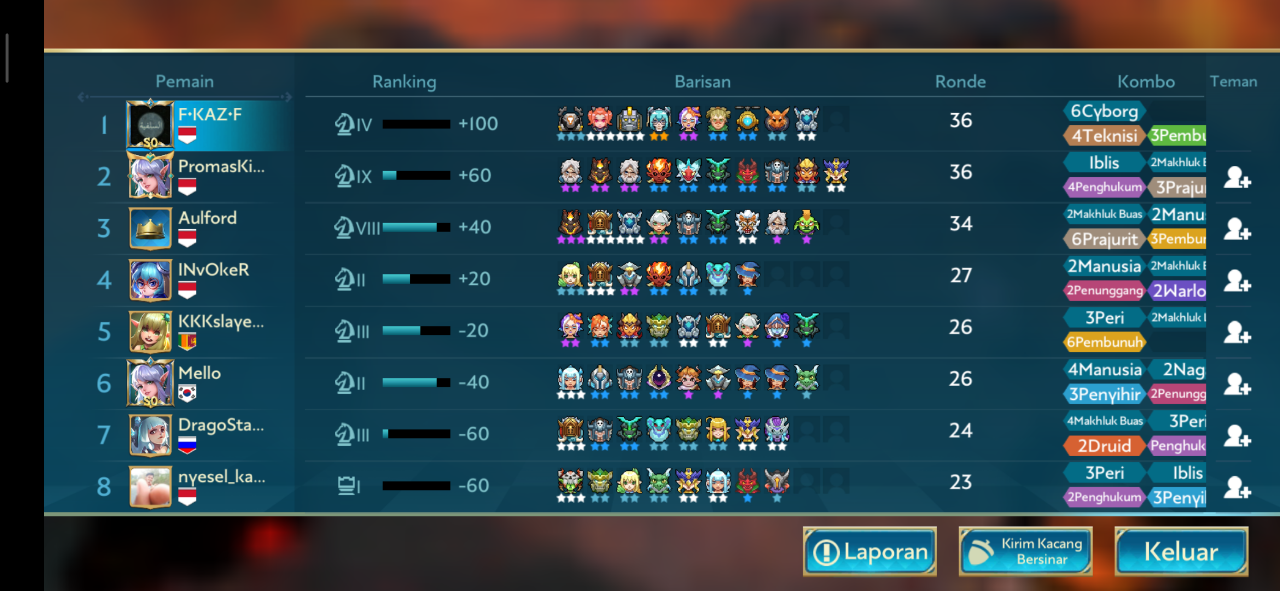
Task: Add INvOkeR as a friend
Action: 1237,281
